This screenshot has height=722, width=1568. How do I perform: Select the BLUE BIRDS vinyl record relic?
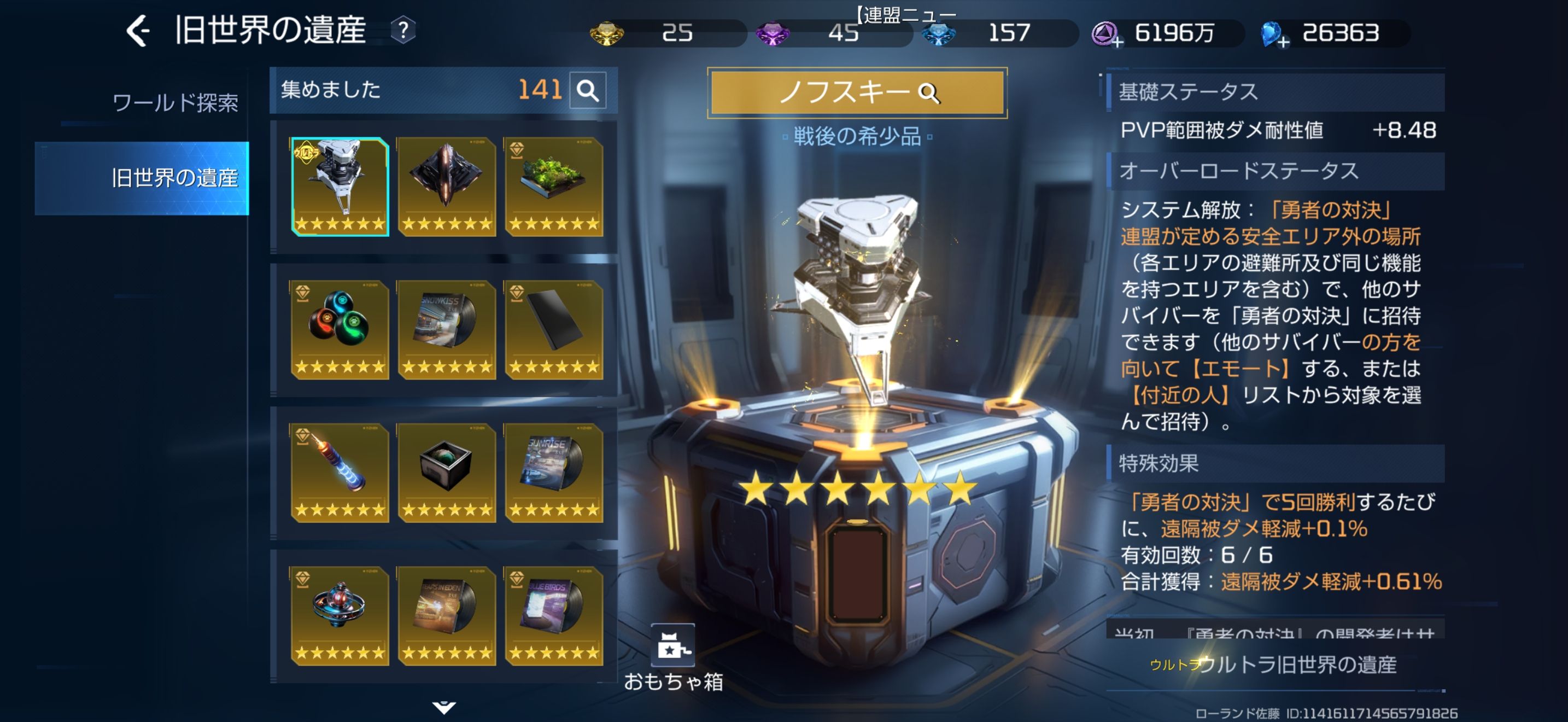tap(554, 615)
